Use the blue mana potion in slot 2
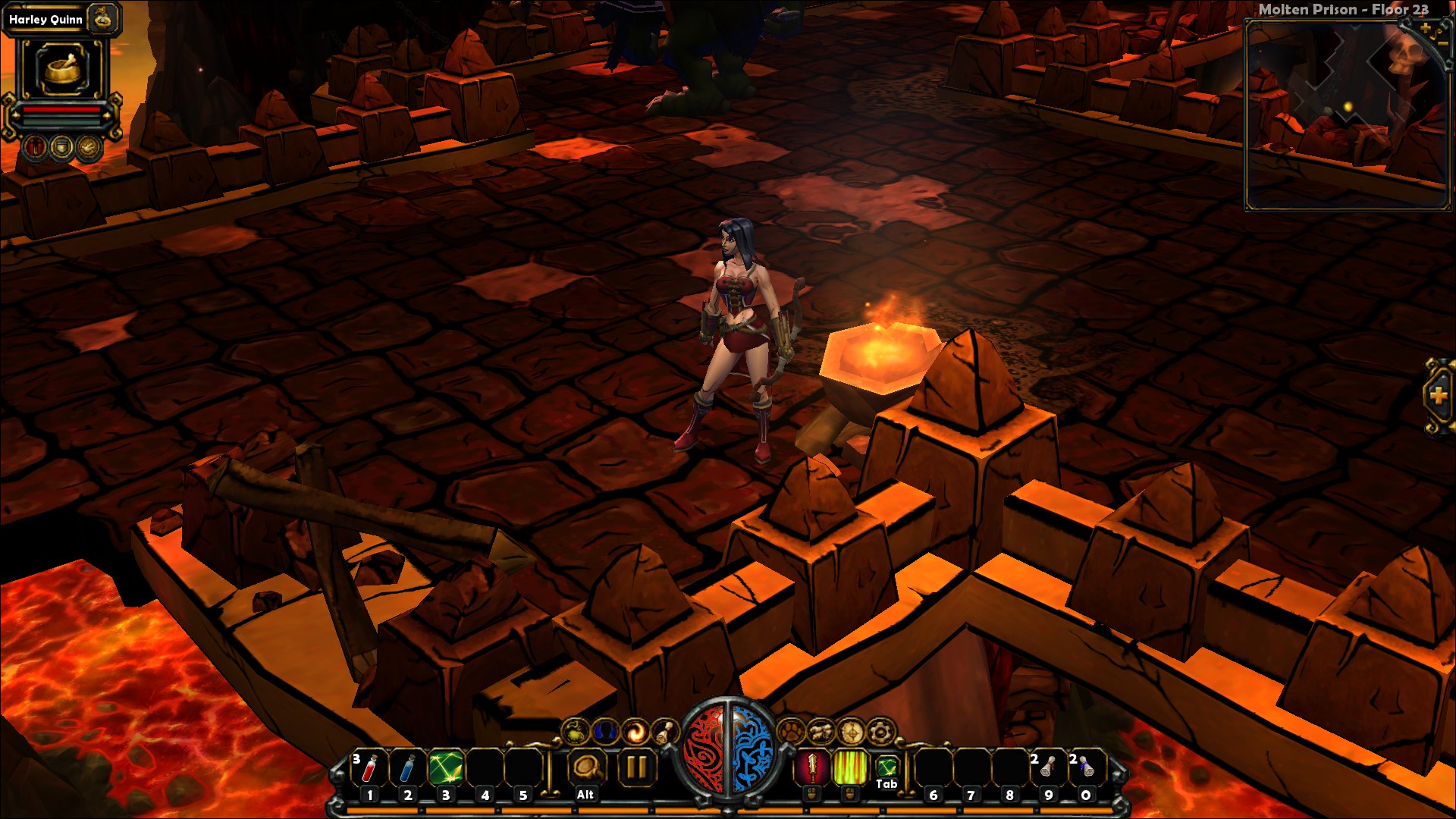 [x=407, y=768]
